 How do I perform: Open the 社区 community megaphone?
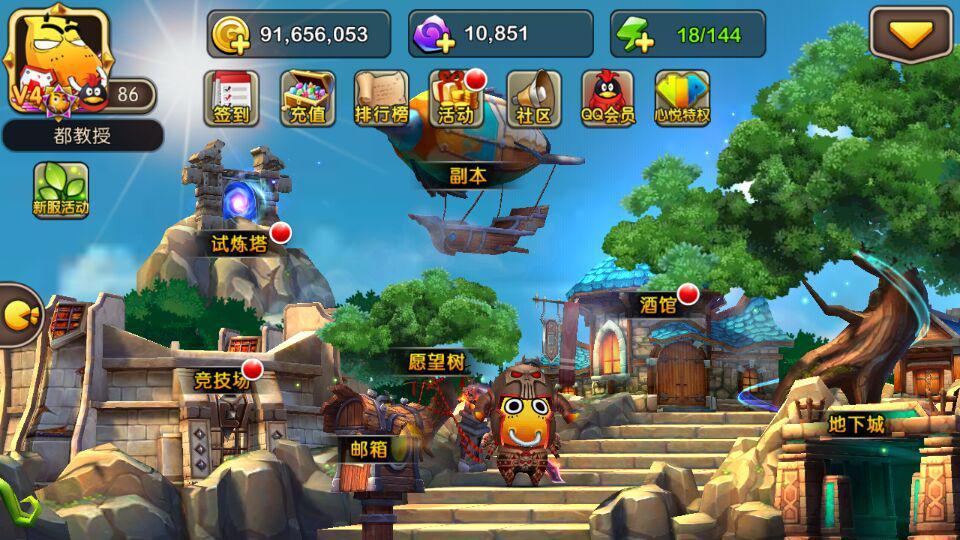click(x=533, y=98)
